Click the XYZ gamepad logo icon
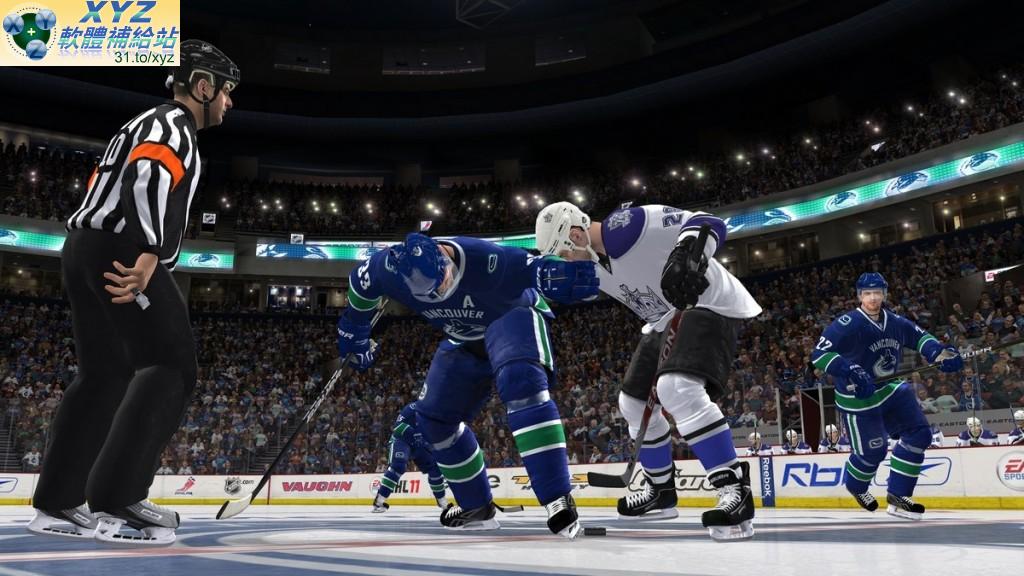 (30, 32)
